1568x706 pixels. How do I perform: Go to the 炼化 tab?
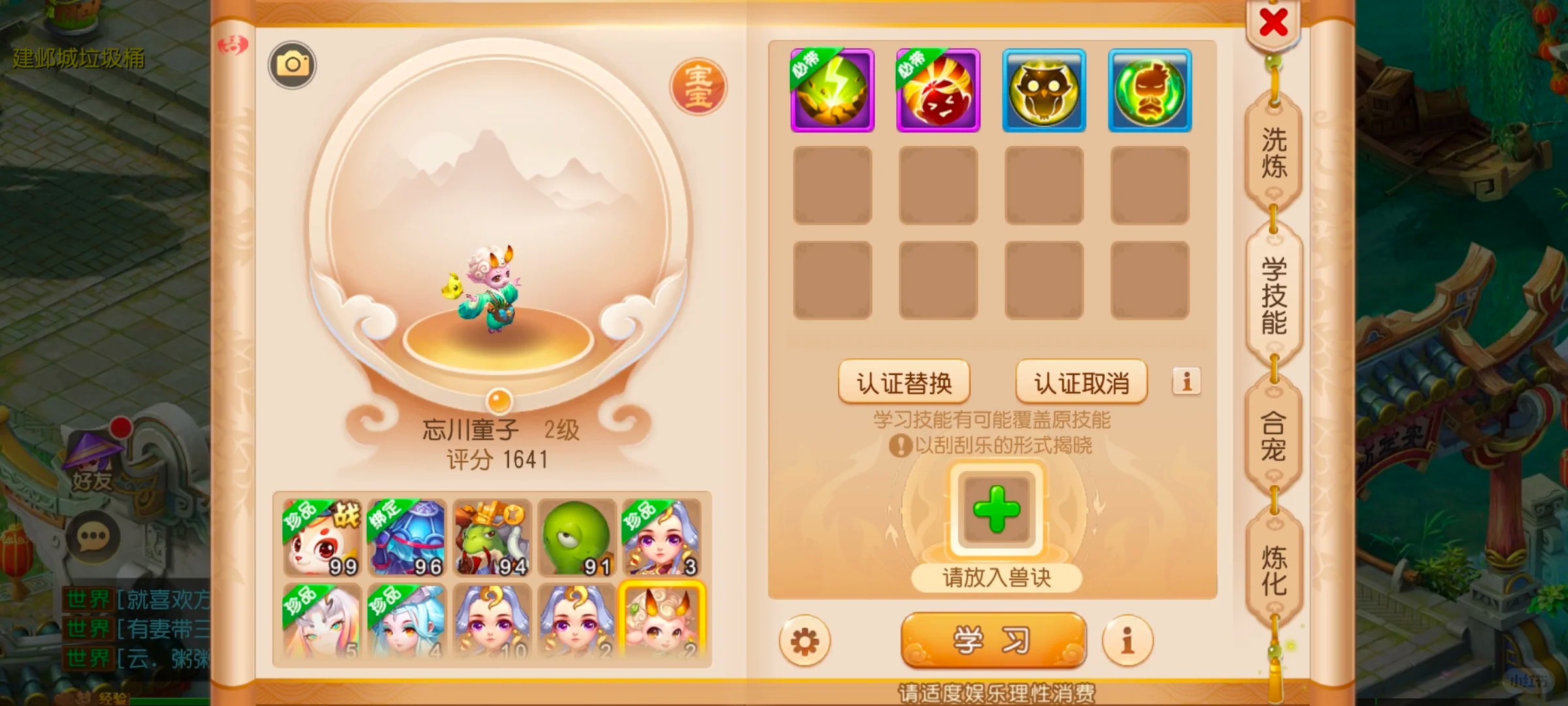click(x=1274, y=570)
